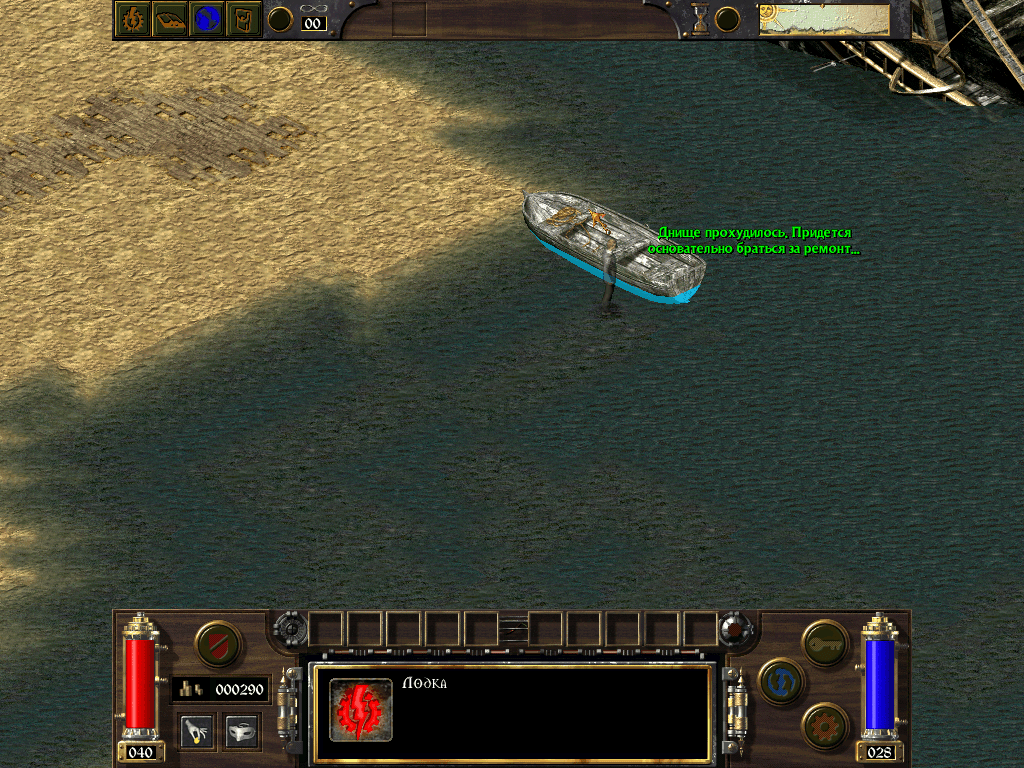Screen dimensions: 1024x768
Task: Click the gold coins money icon
Action: 192,689
